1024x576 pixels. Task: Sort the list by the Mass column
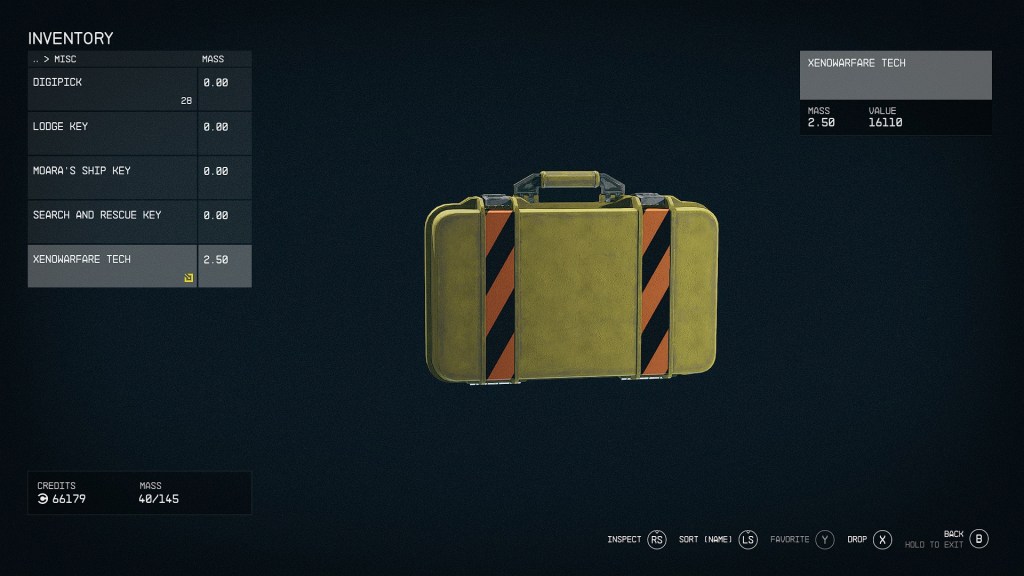pos(213,59)
